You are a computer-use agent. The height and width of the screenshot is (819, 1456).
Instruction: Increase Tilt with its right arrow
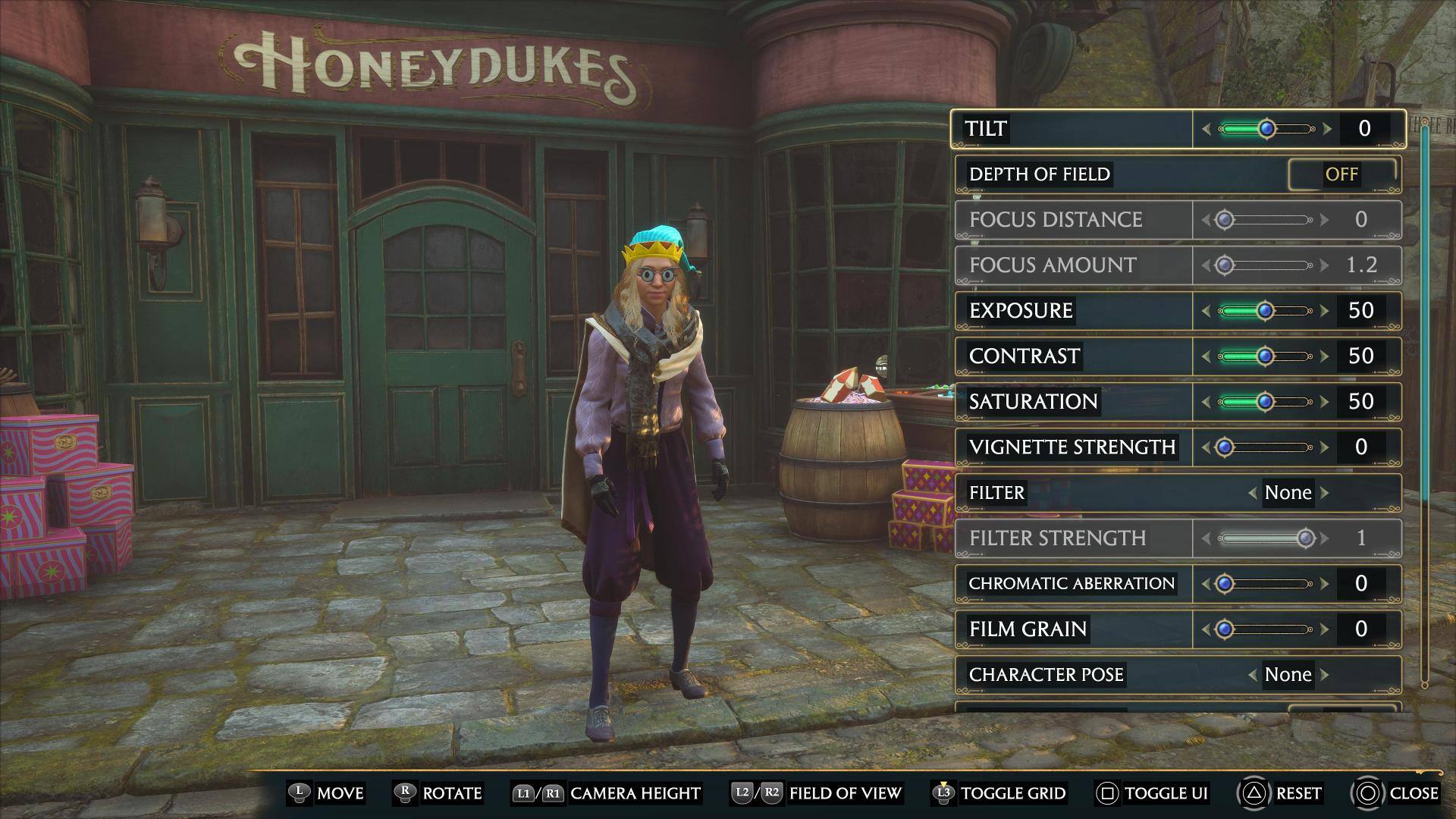1327,129
